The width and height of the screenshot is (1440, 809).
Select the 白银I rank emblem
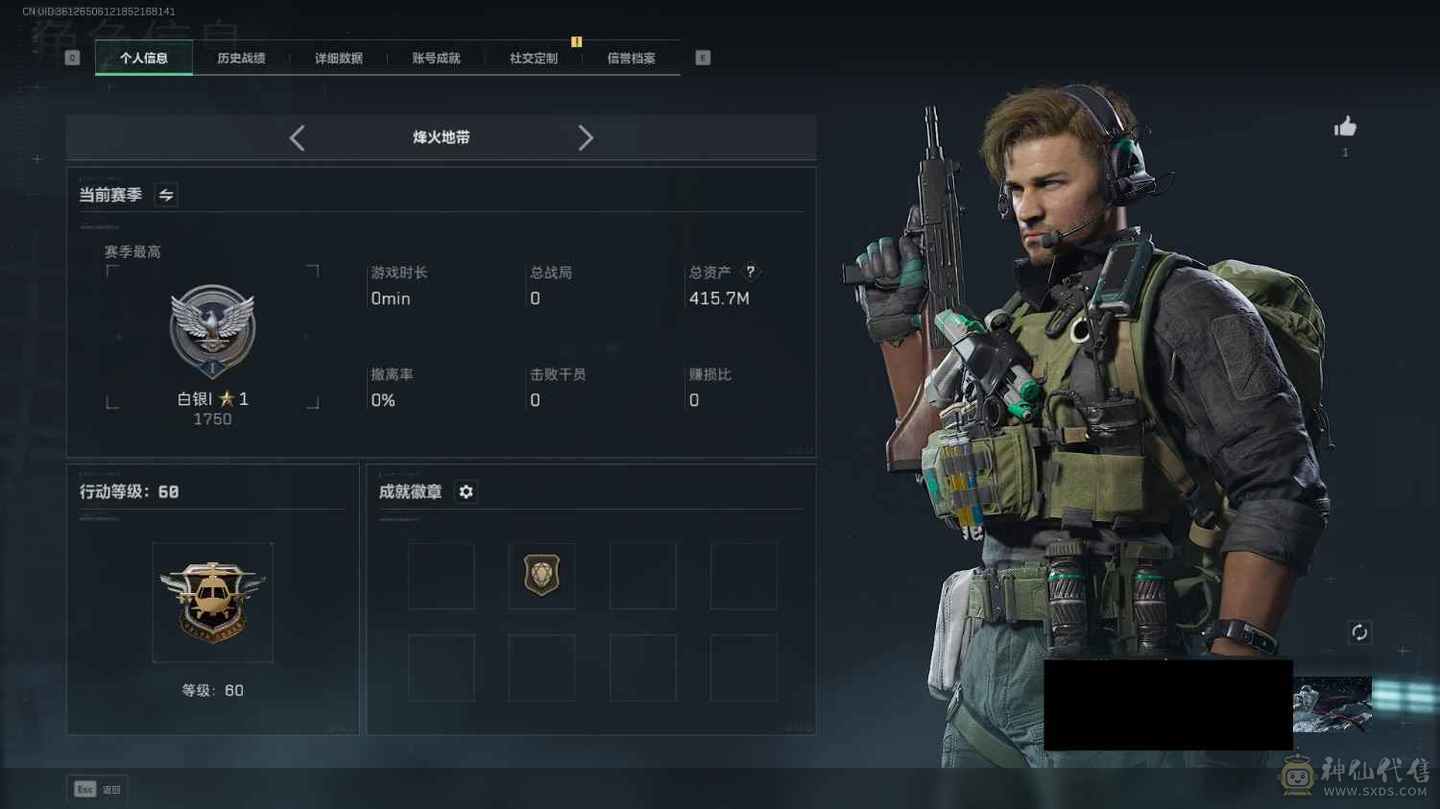212,331
